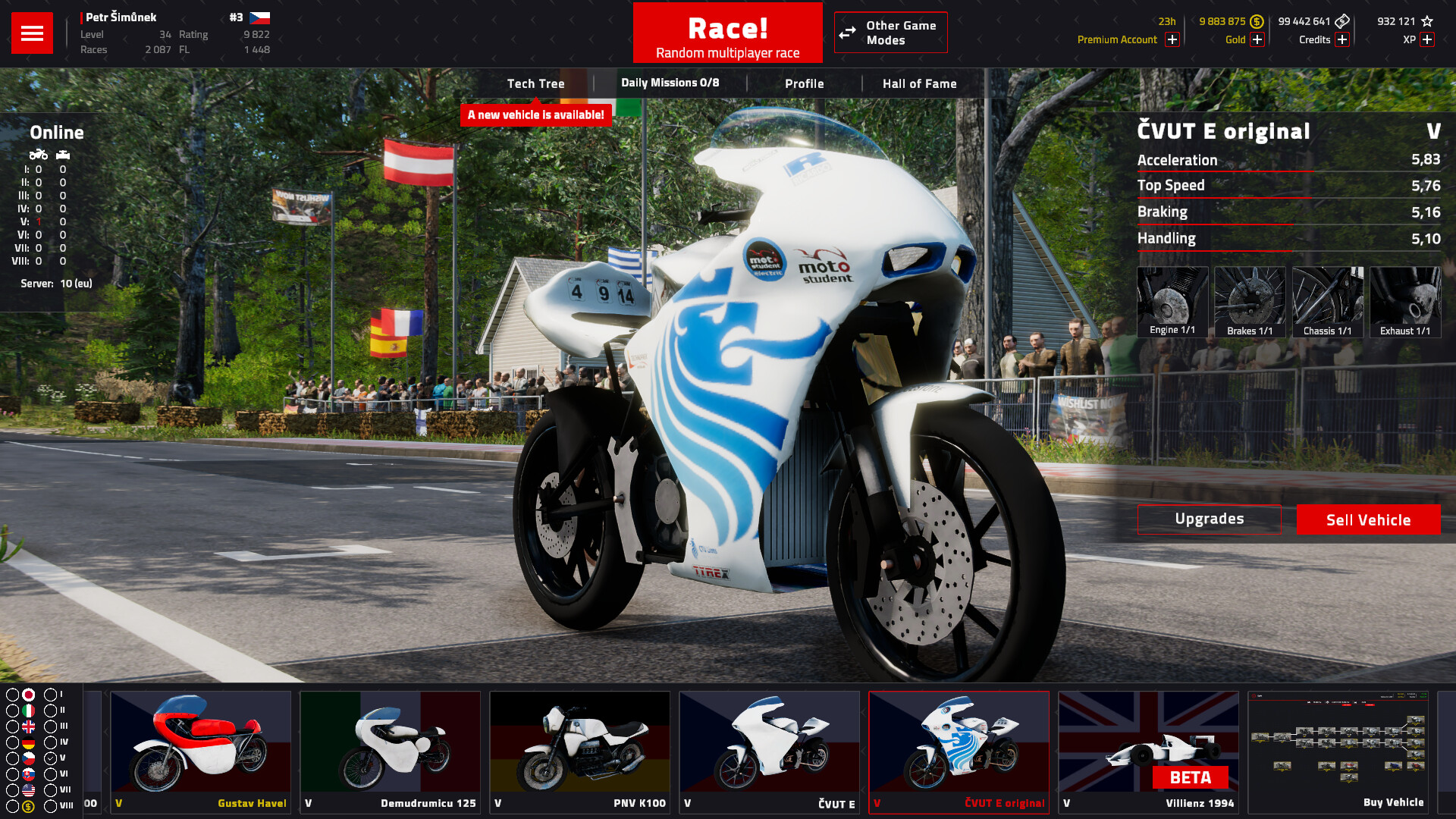Select the PNV K100 vehicle thumbnail
The width and height of the screenshot is (1456, 819).
(x=579, y=747)
